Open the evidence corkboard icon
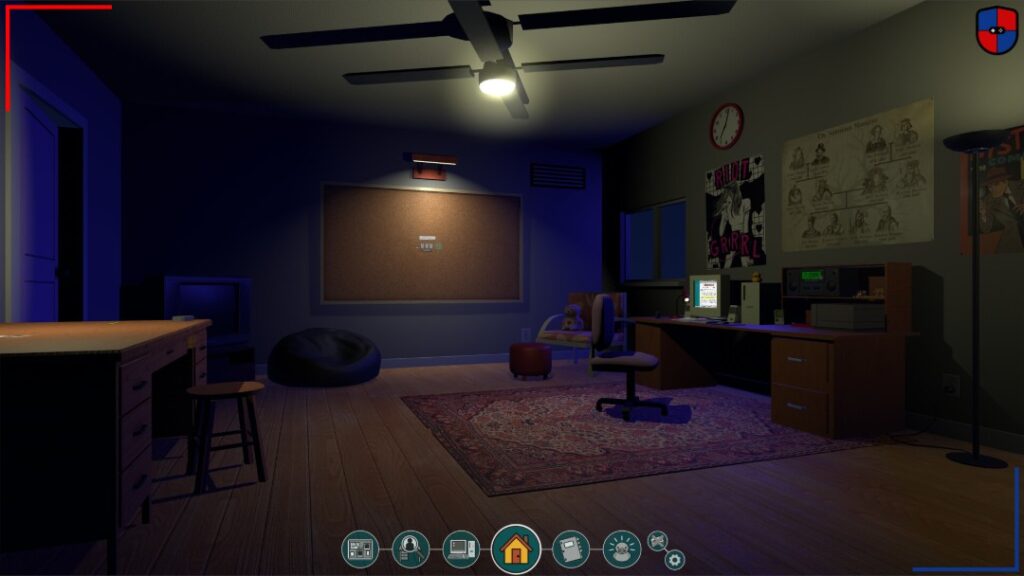The image size is (1024, 576). pyautogui.click(x=360, y=548)
